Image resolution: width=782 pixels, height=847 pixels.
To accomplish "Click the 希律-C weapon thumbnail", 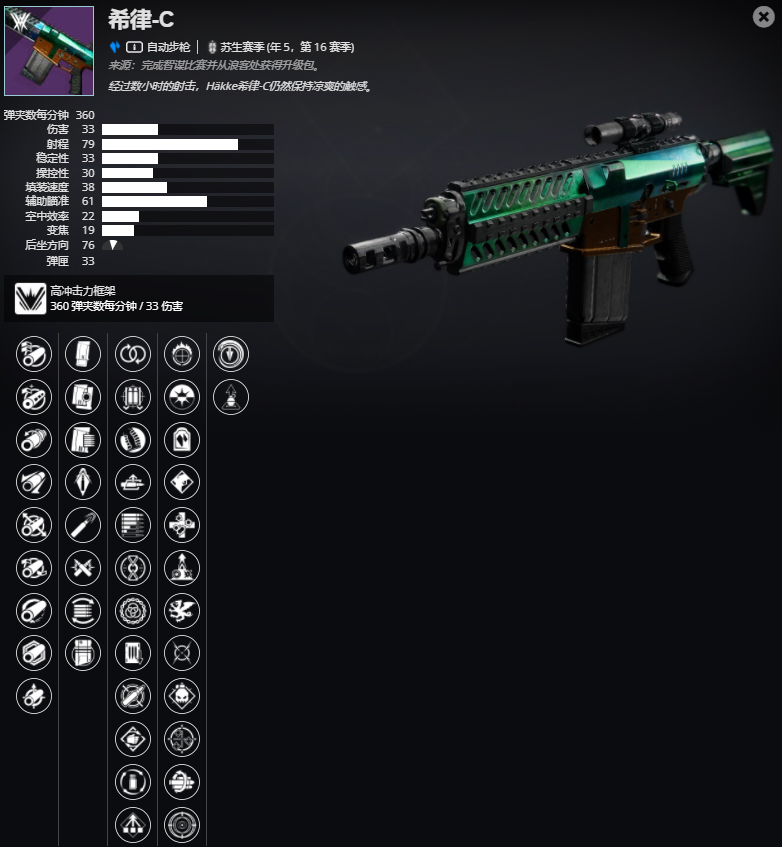I will point(49,51).
